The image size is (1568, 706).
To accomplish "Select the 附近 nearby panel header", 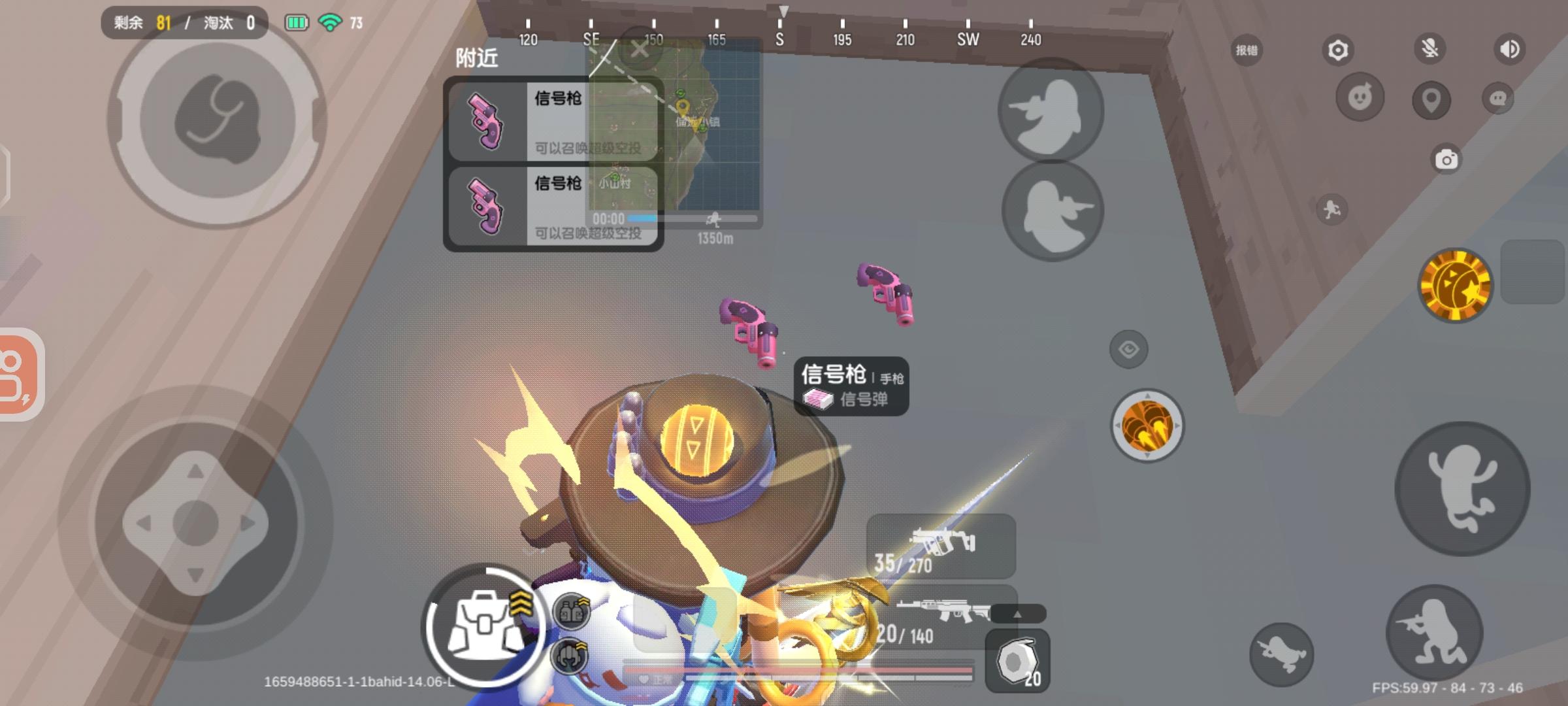I will [477, 59].
